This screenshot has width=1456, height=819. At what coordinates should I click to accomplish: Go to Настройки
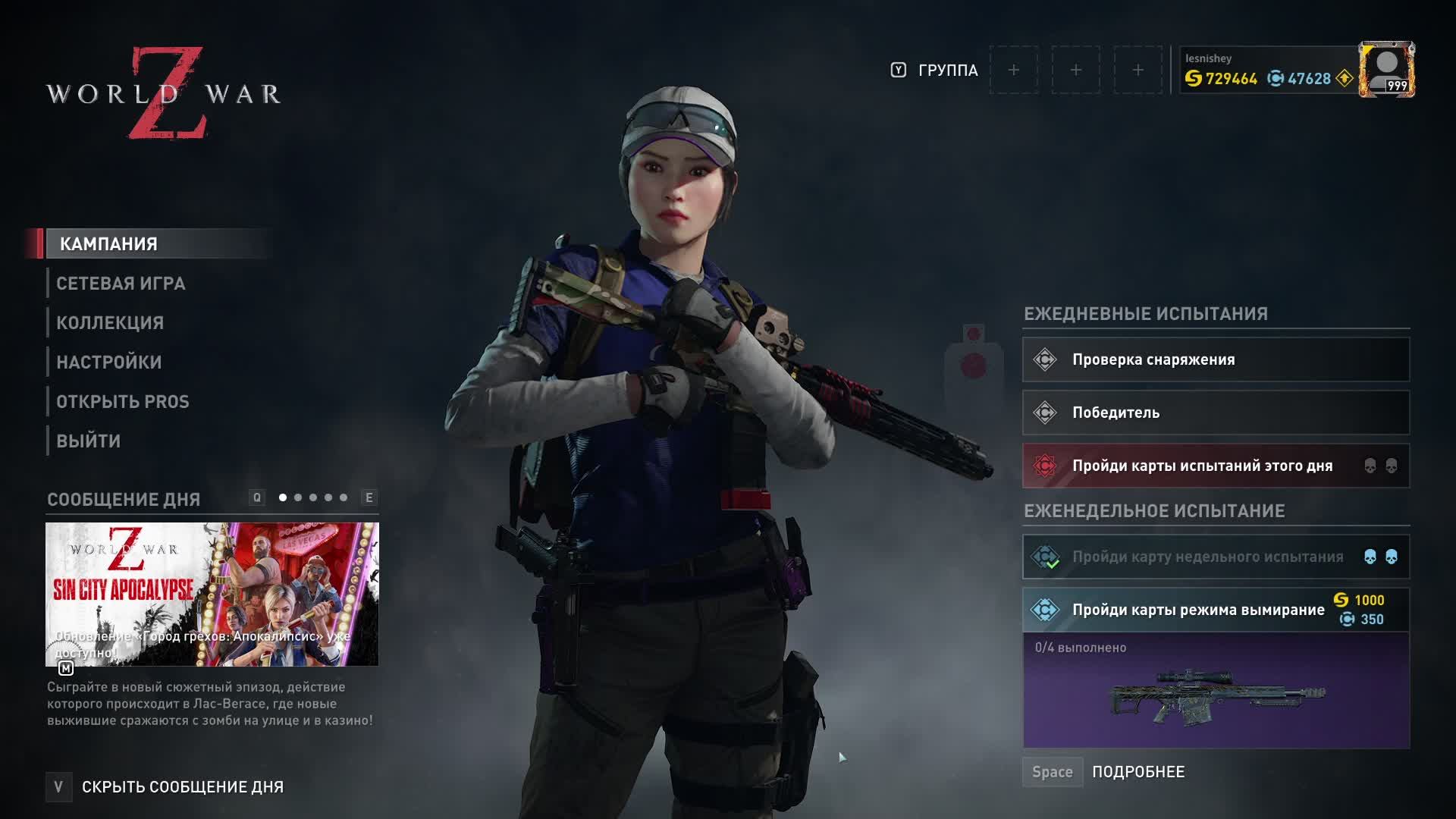(x=109, y=362)
